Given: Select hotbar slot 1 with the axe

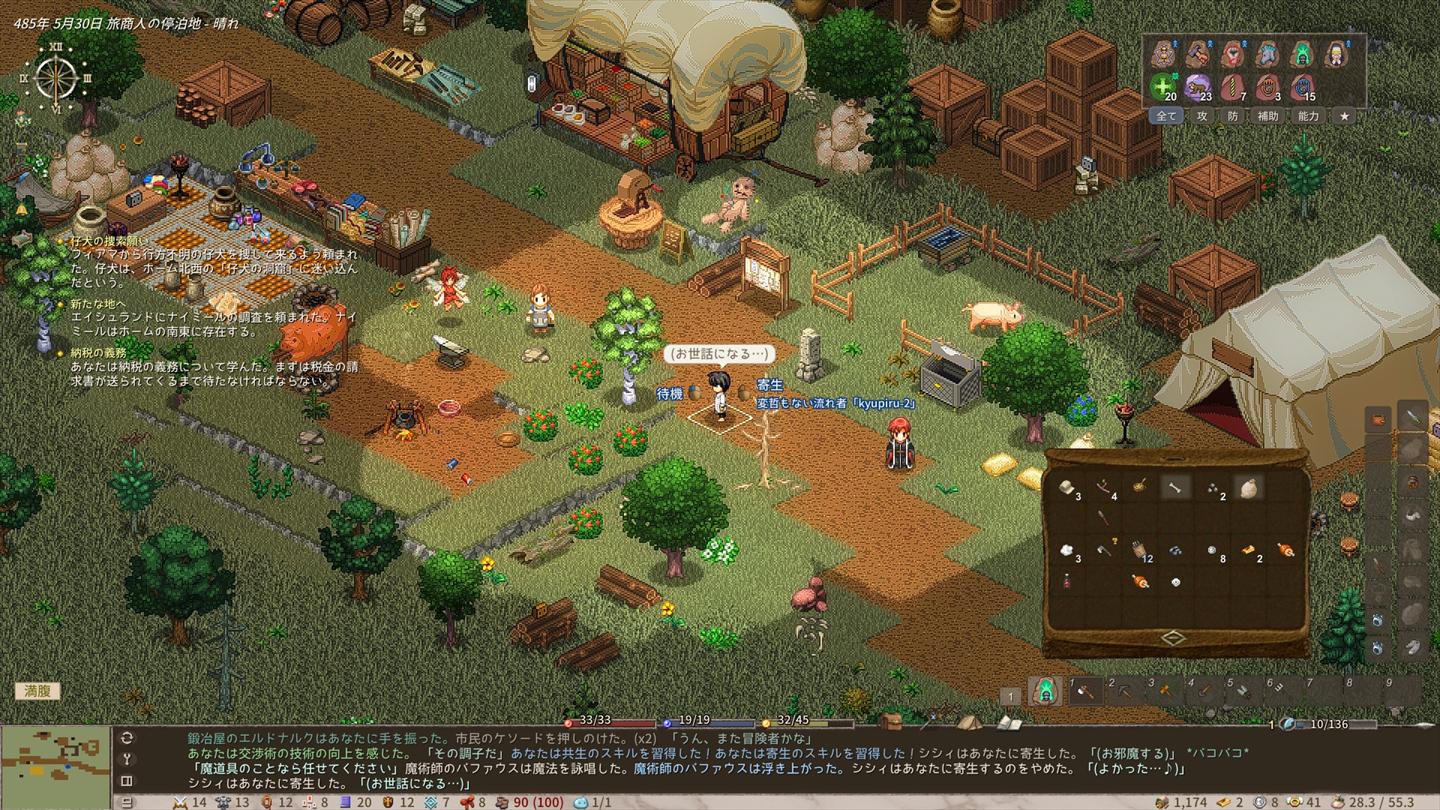Looking at the screenshot, I should click(x=1085, y=691).
